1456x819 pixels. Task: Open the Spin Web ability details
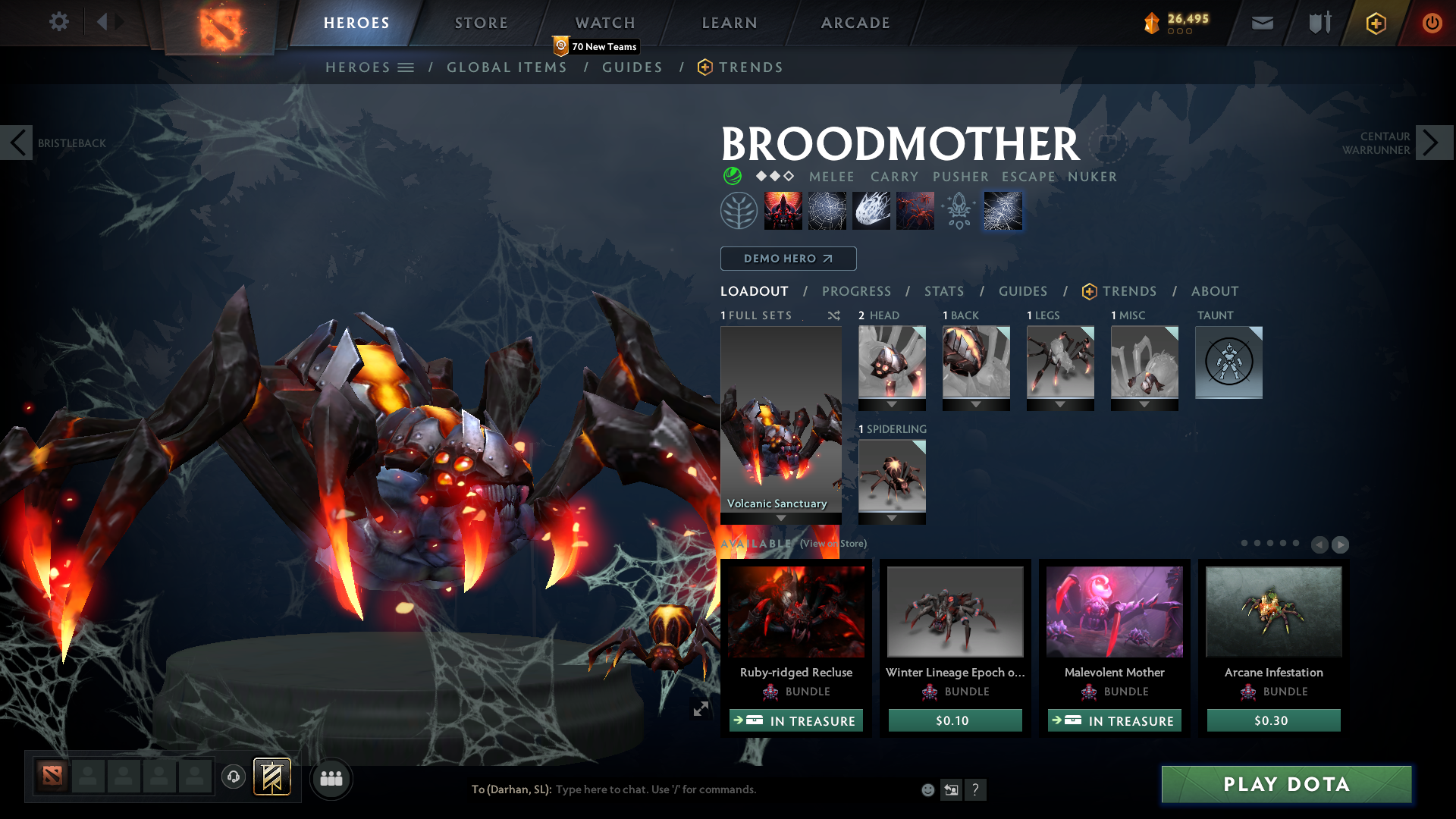click(x=827, y=211)
